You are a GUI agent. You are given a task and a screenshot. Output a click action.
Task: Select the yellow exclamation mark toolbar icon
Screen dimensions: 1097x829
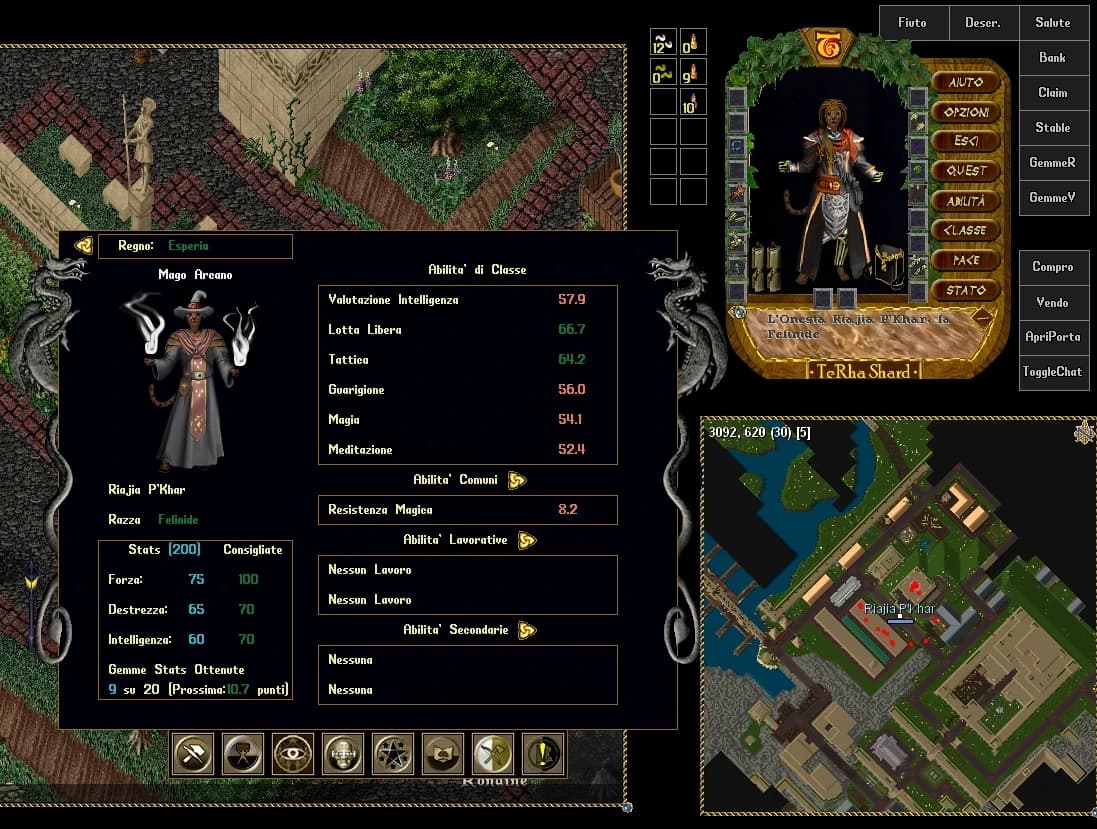pyautogui.click(x=543, y=754)
